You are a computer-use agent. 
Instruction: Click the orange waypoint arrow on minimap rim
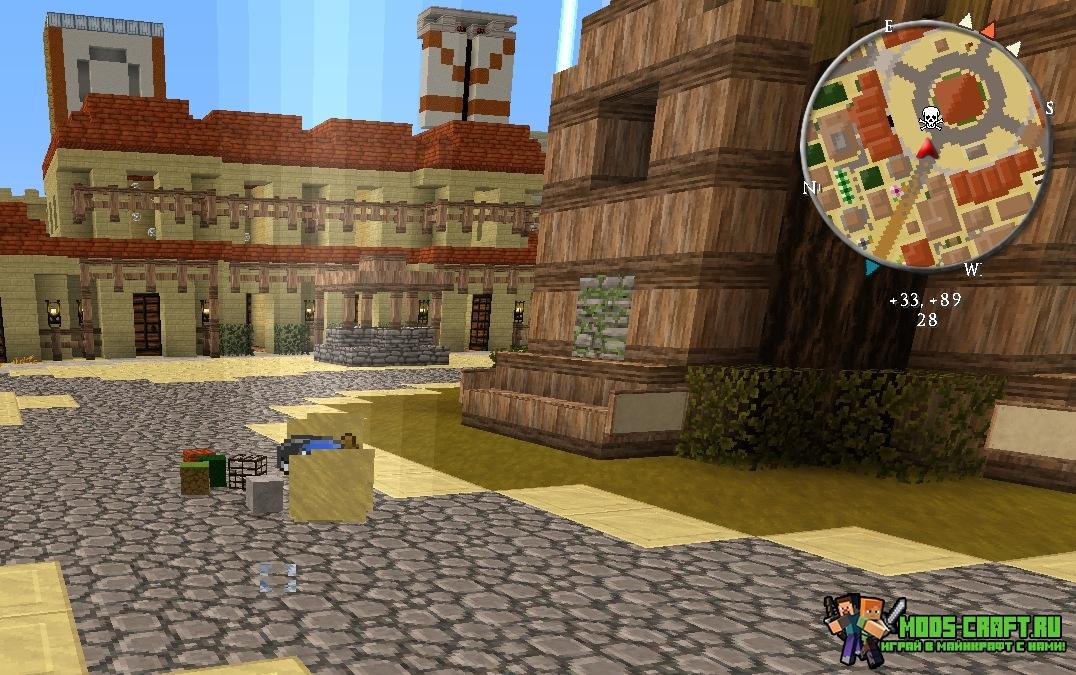click(x=988, y=31)
